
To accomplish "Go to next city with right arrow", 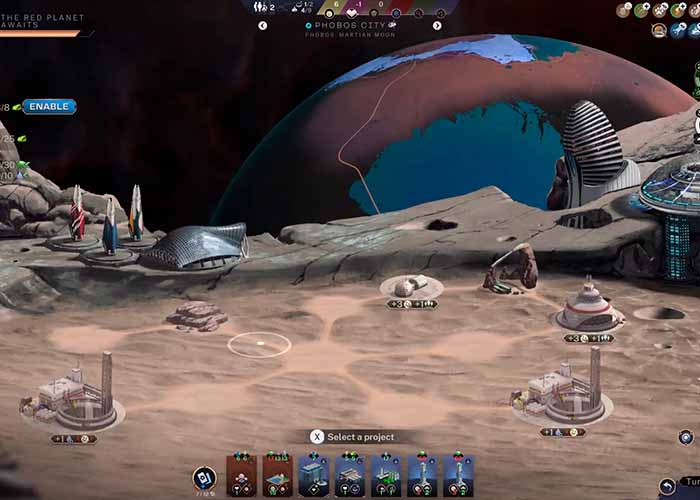I will click(437, 26).
